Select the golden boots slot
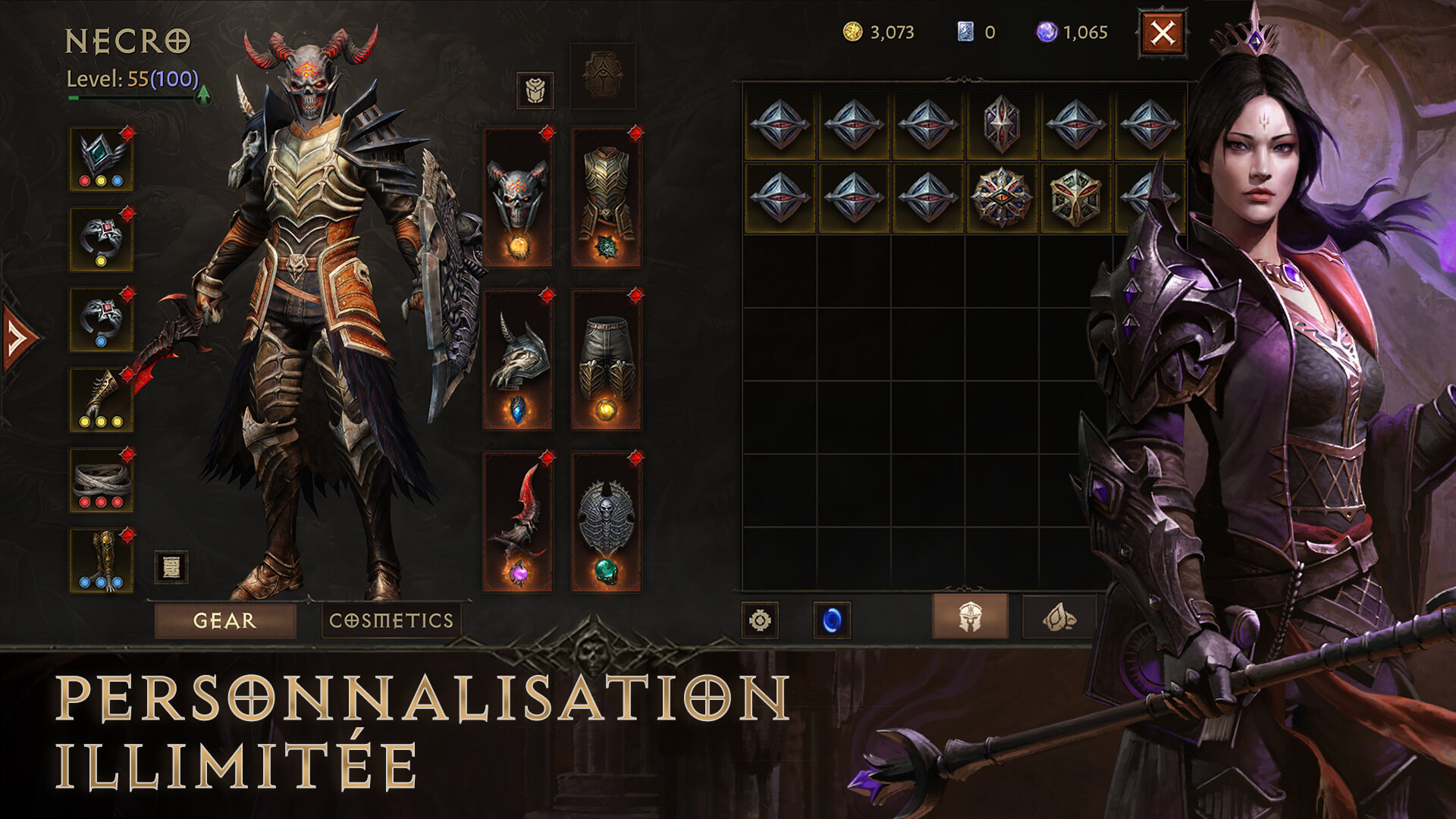The height and width of the screenshot is (819, 1456). [101, 560]
